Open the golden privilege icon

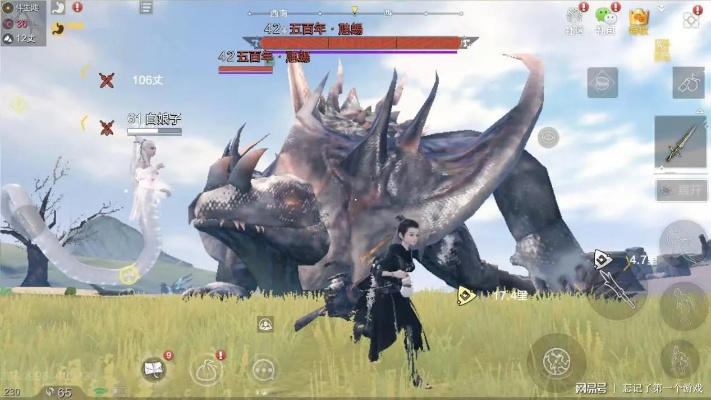click(638, 19)
